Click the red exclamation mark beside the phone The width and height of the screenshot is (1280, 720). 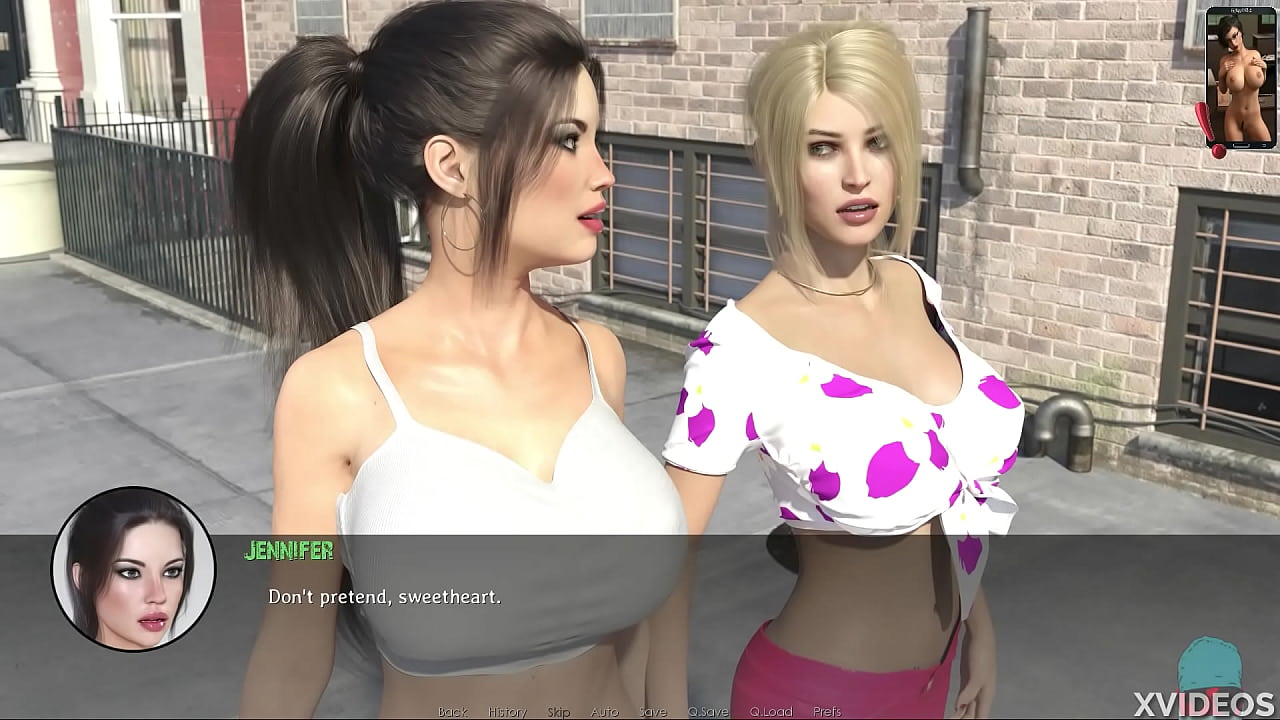(1204, 120)
